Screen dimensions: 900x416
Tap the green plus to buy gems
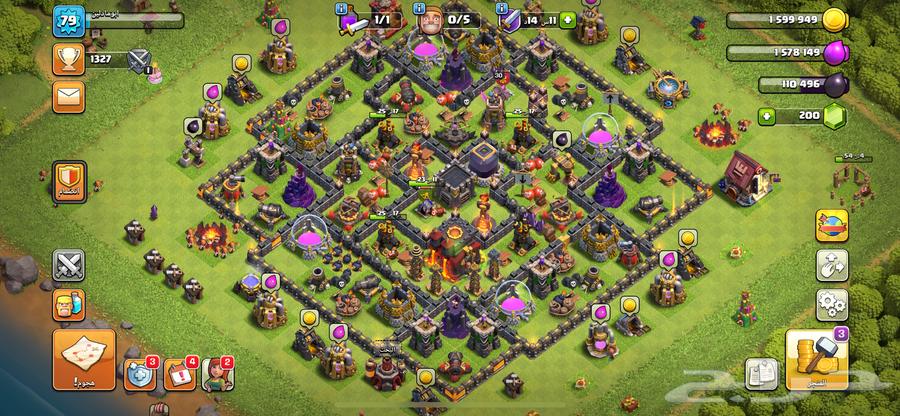768,116
